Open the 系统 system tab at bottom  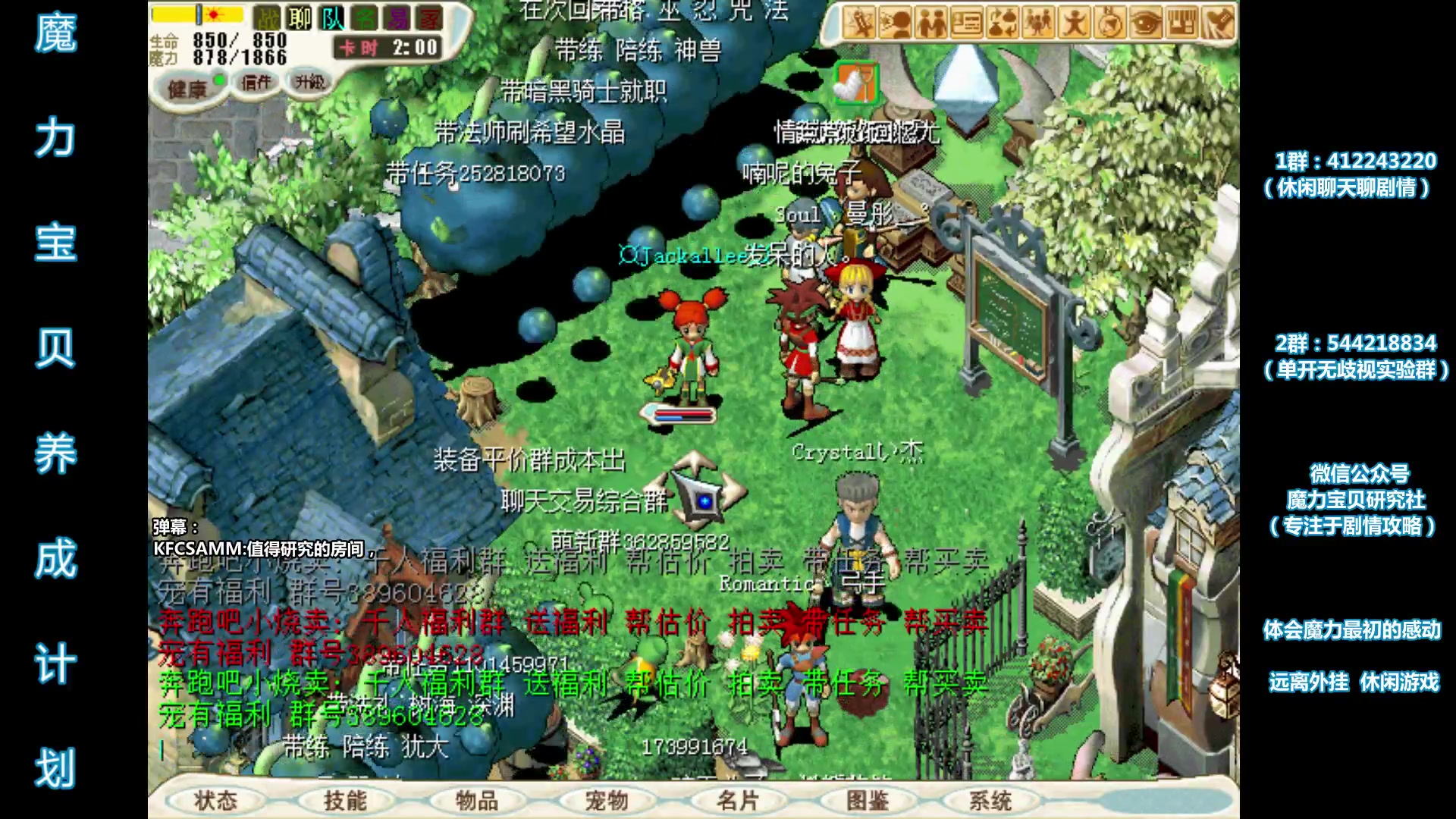[997, 799]
